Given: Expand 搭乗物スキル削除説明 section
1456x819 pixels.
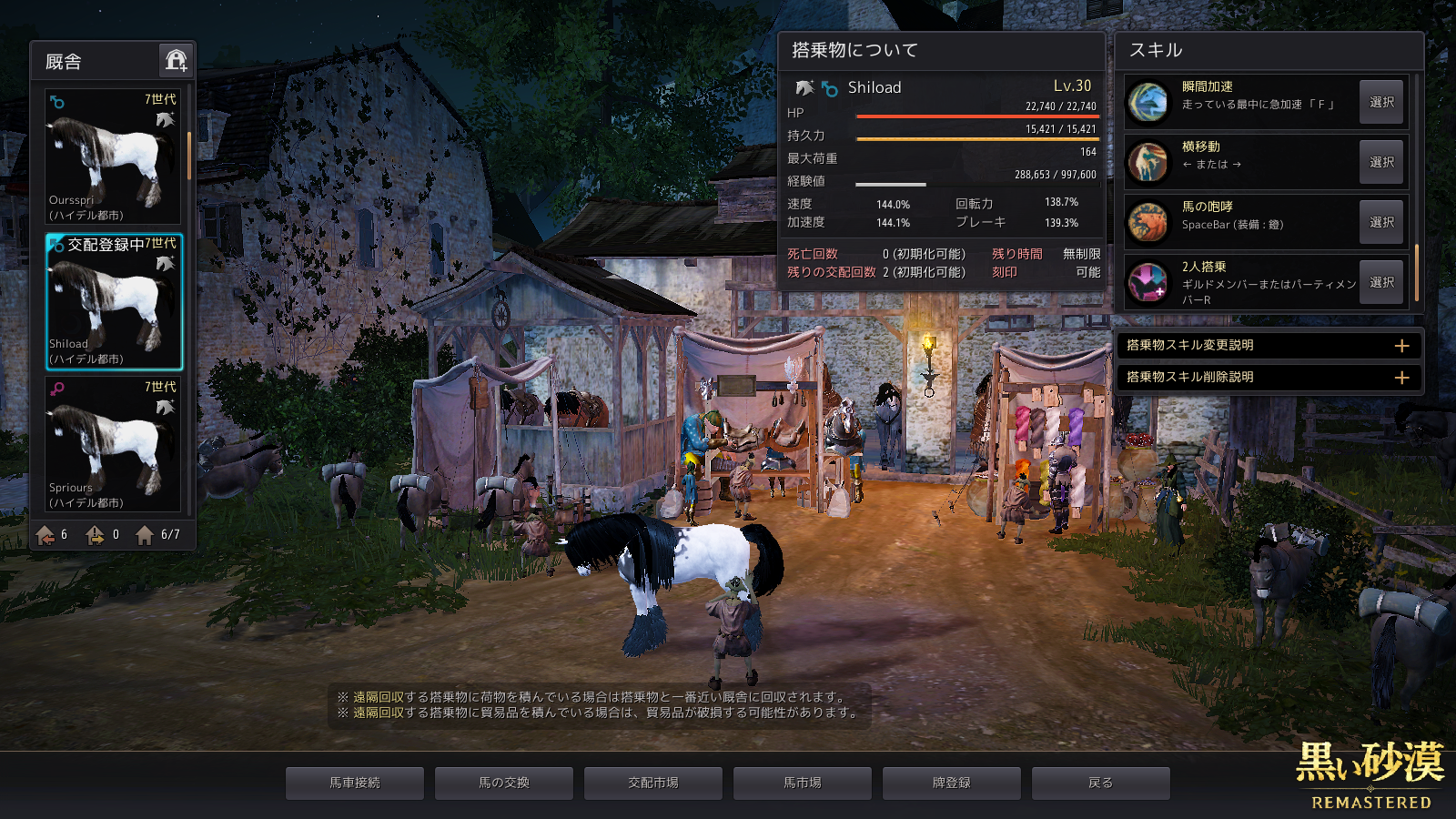Looking at the screenshot, I should click(1401, 378).
